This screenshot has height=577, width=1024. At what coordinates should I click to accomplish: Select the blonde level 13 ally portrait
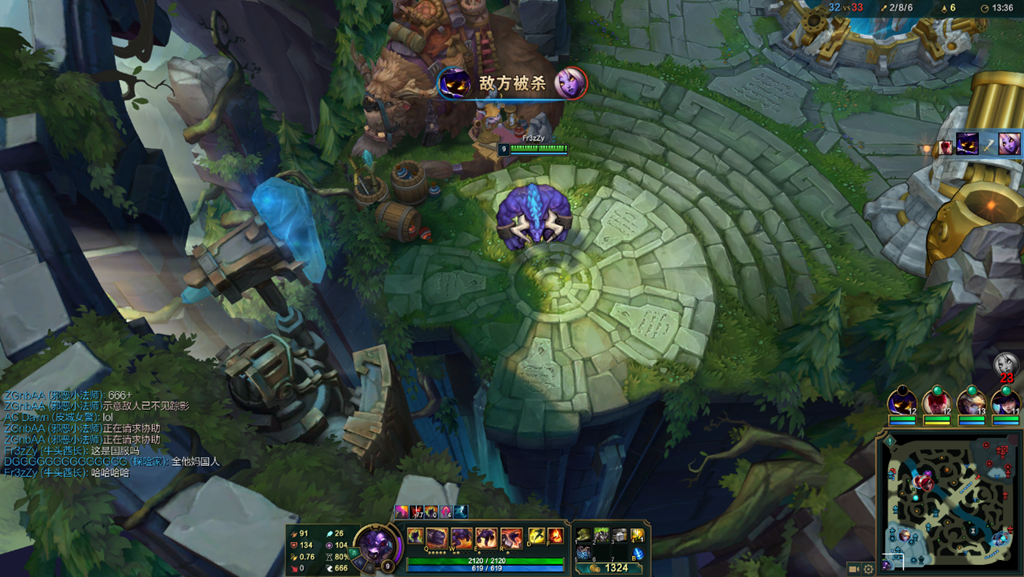tap(971, 403)
